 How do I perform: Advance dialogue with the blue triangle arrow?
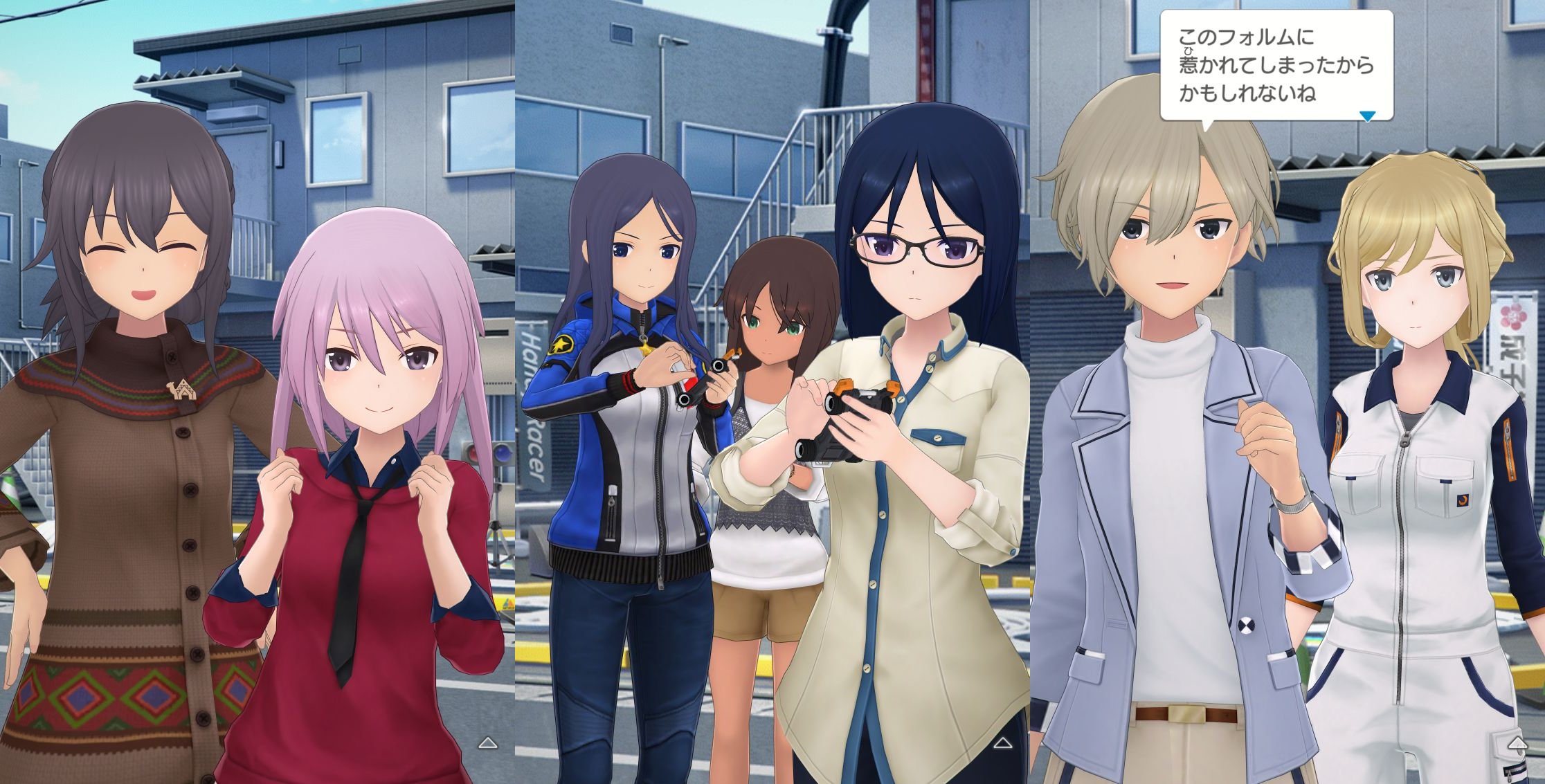pos(1367,116)
